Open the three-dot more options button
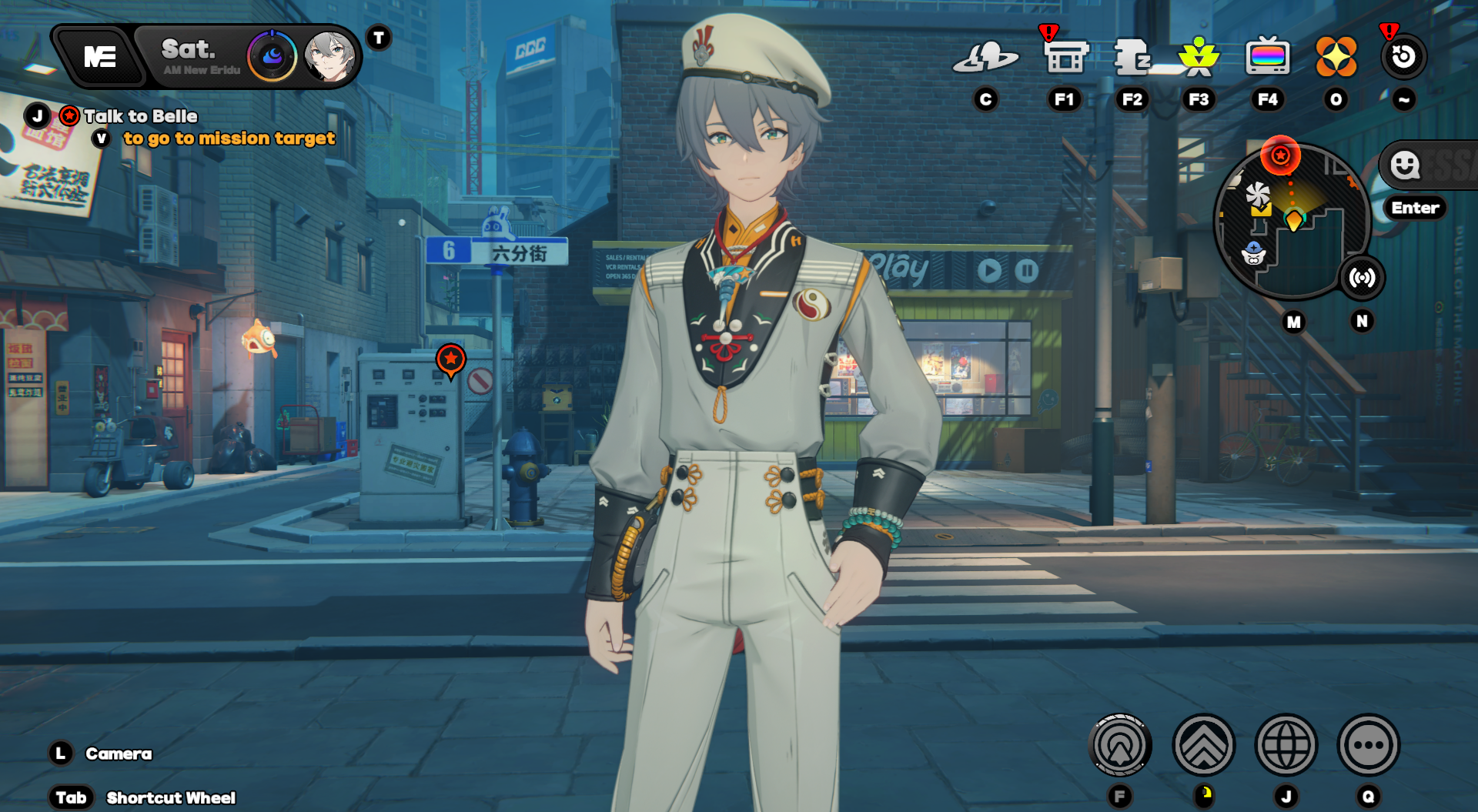The width and height of the screenshot is (1478, 812). coord(1368,745)
